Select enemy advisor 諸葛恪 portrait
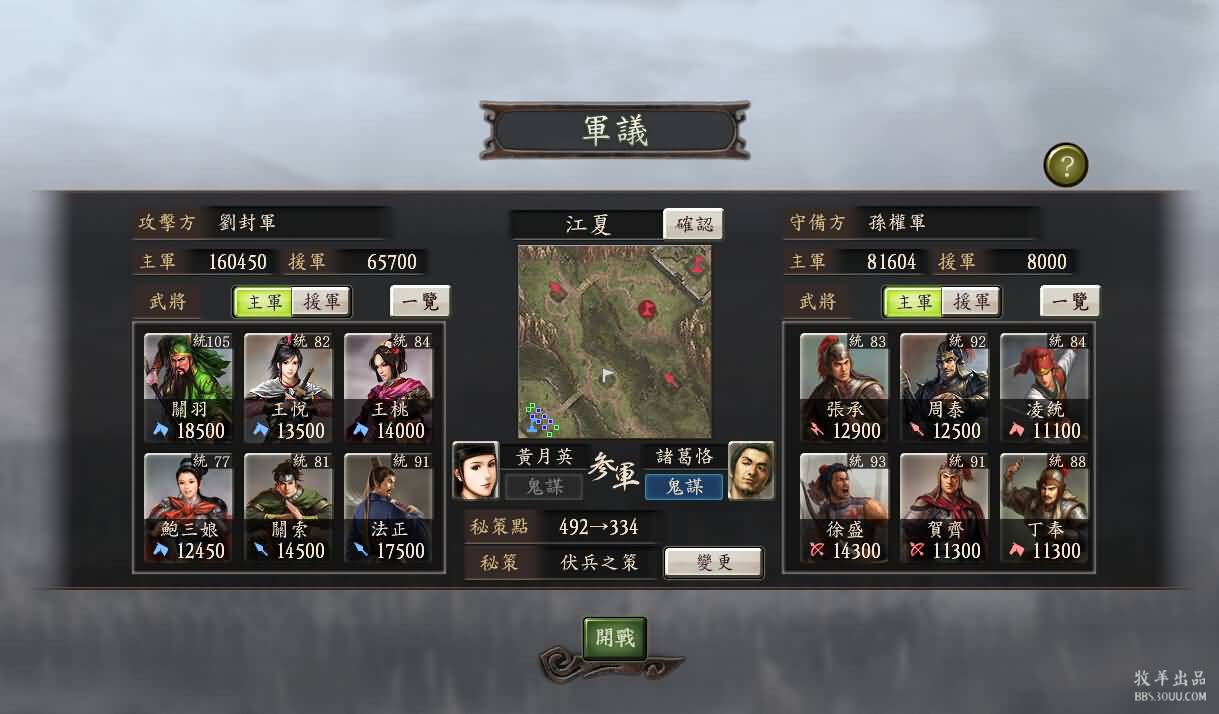This screenshot has height=714, width=1219. (751, 470)
